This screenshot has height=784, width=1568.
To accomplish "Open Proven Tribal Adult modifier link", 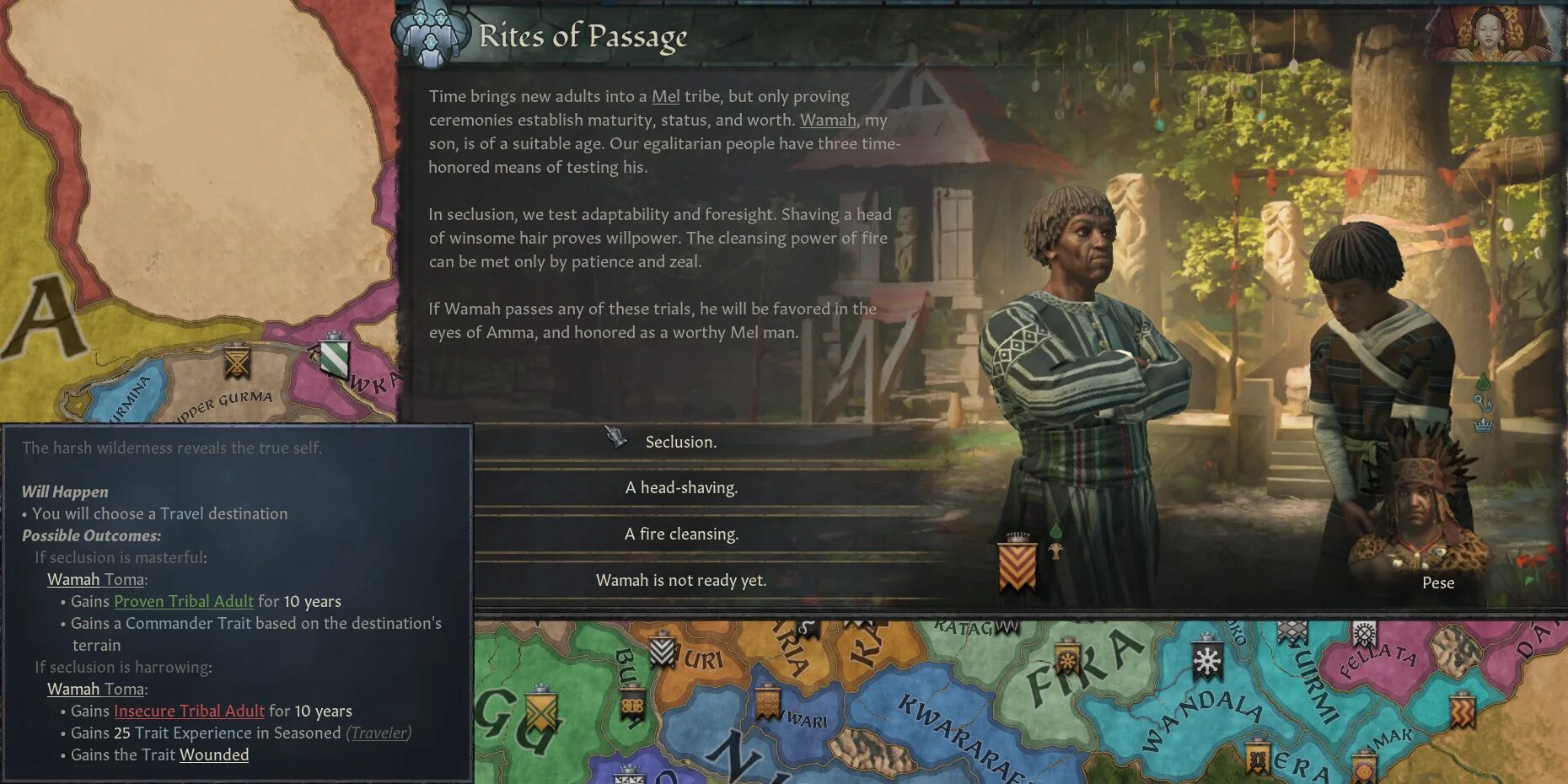I will [183, 601].
